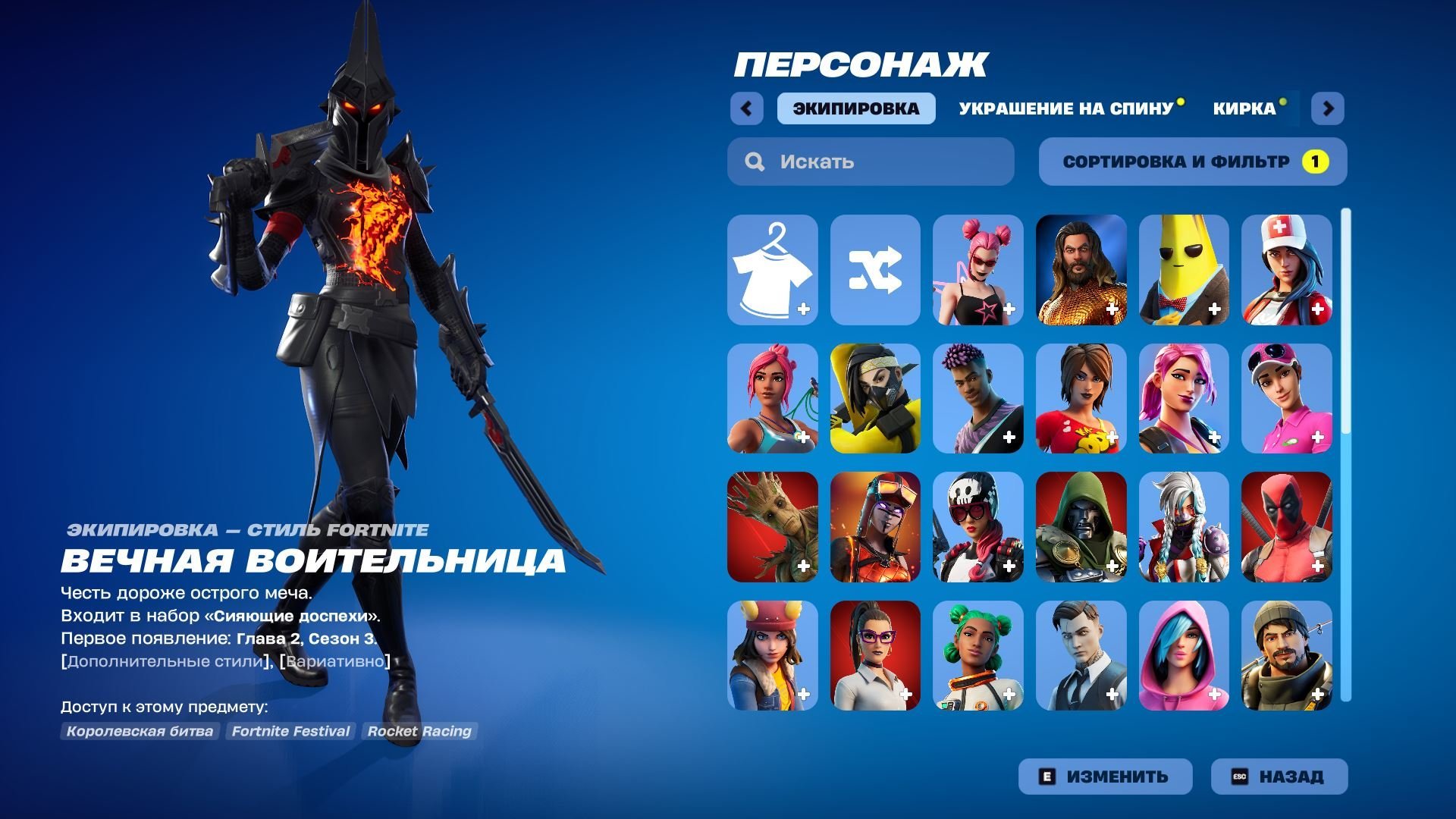Click the left arrow to previous category
The image size is (1456, 819).
click(748, 108)
